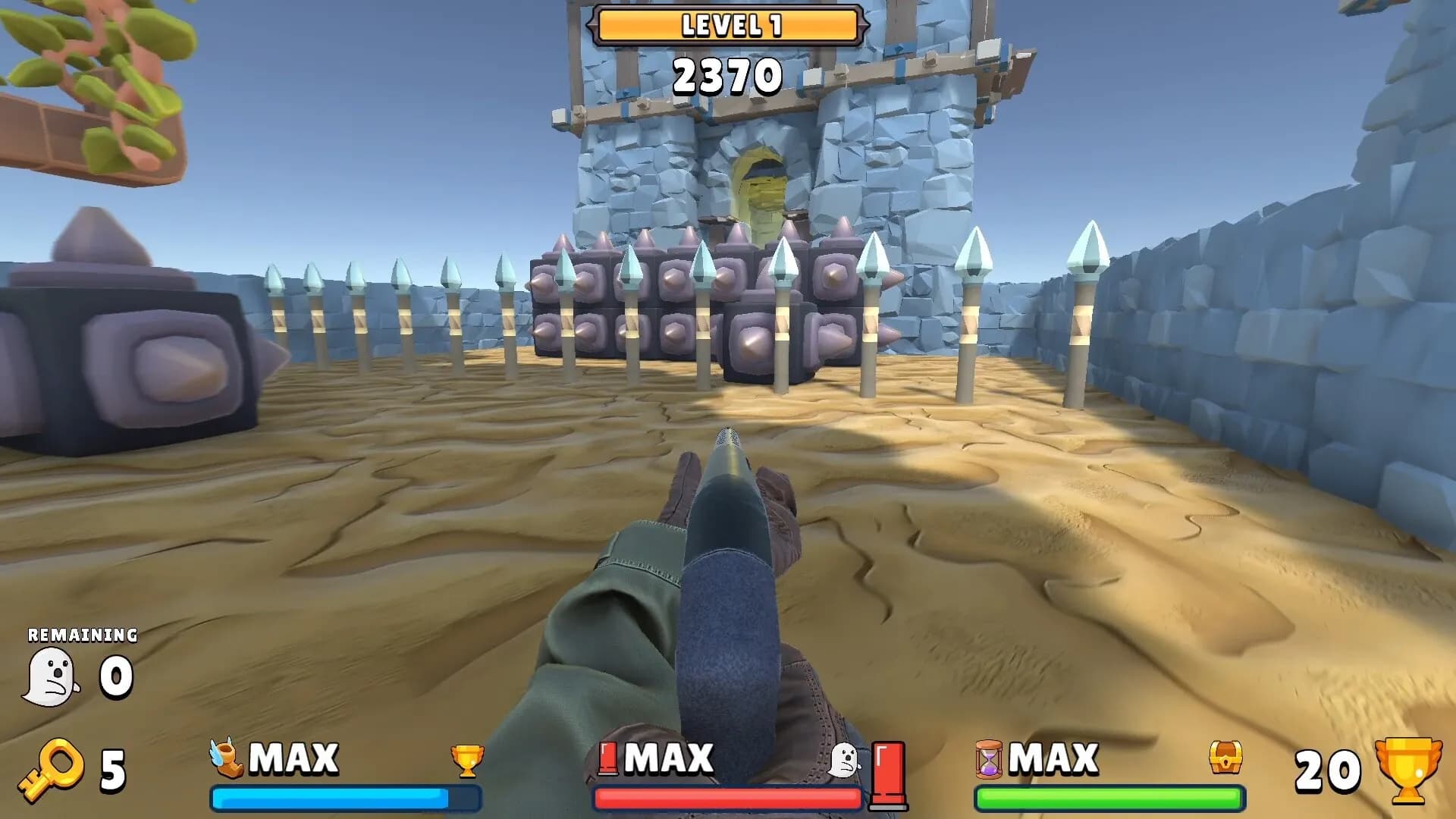Click the Level 1 banner

[728, 26]
